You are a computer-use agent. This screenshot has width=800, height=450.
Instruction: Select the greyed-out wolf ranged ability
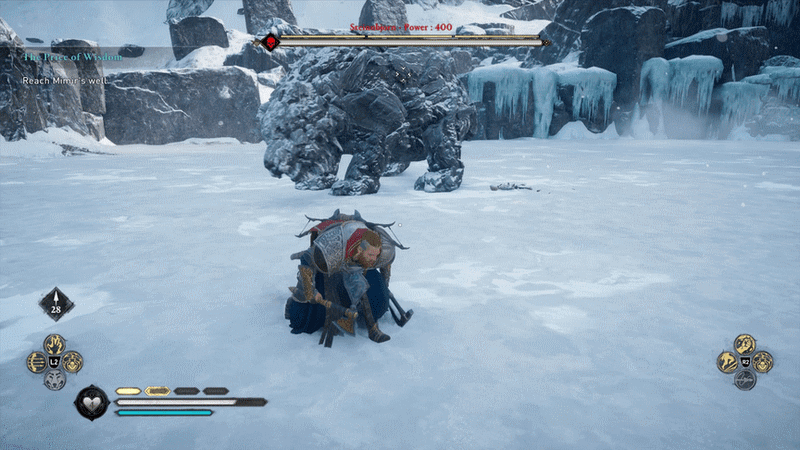tap(55, 380)
